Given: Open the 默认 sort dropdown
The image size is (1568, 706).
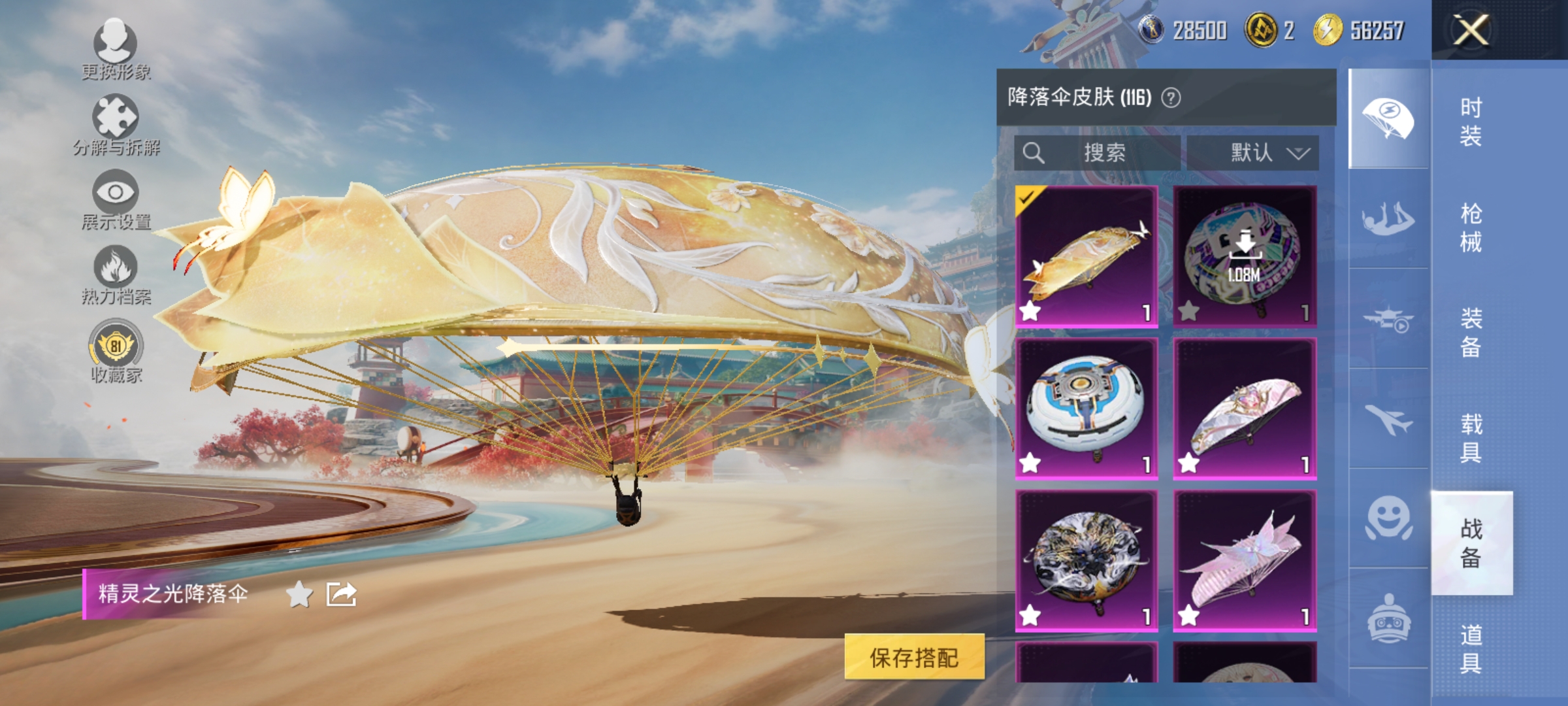Looking at the screenshot, I should (1253, 153).
